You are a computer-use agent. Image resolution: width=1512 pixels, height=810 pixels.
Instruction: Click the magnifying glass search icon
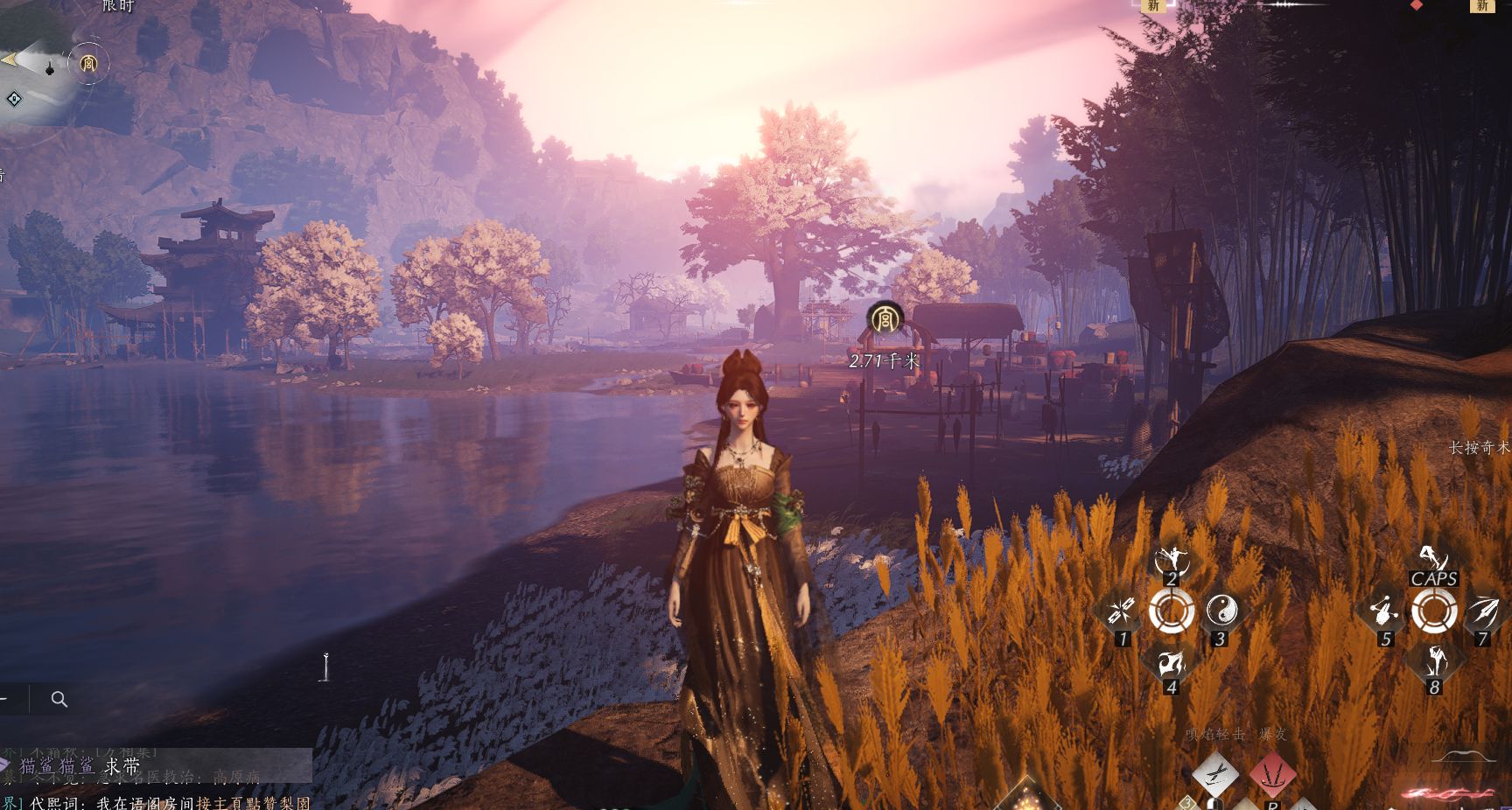(x=59, y=699)
